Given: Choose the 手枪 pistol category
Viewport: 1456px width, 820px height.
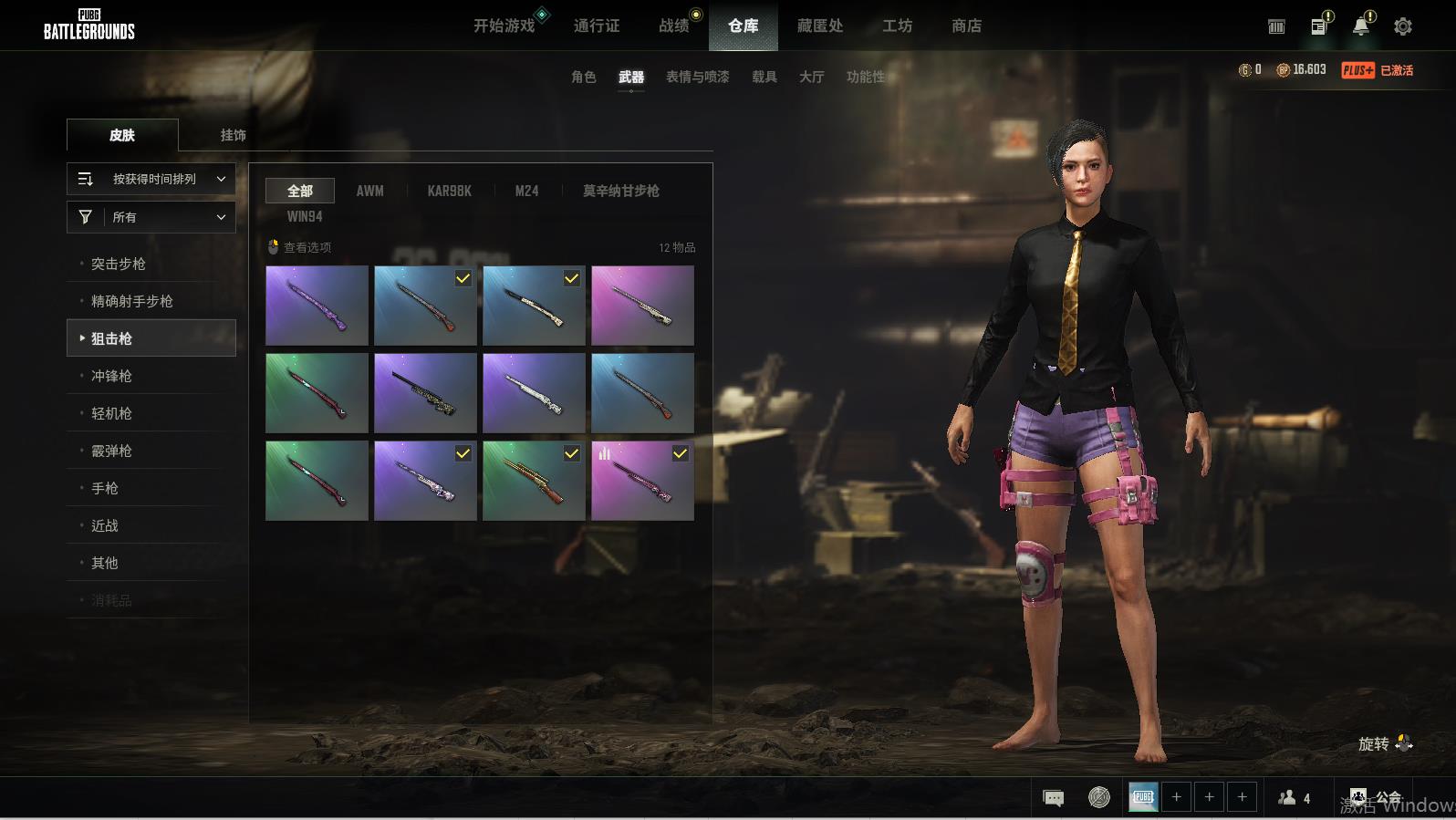Looking at the screenshot, I should click(105, 488).
